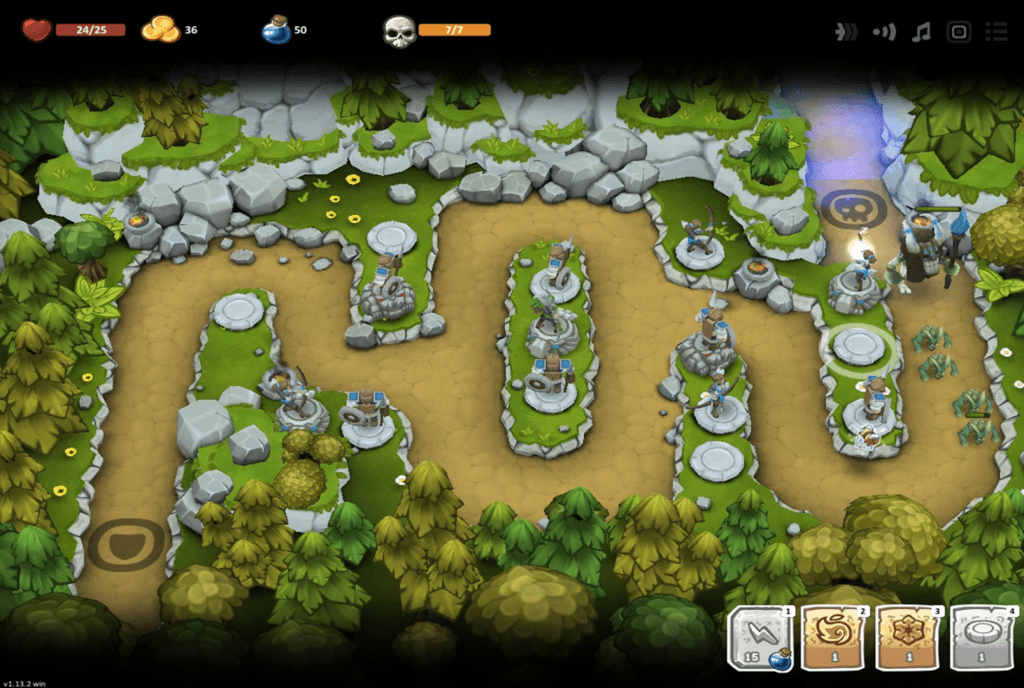
Task: Cast the lightning bolt spell card
Action: point(760,638)
